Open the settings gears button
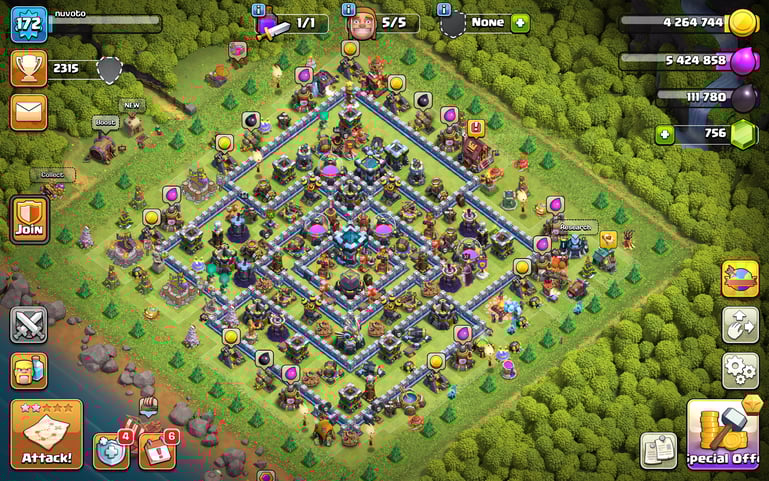 click(740, 370)
